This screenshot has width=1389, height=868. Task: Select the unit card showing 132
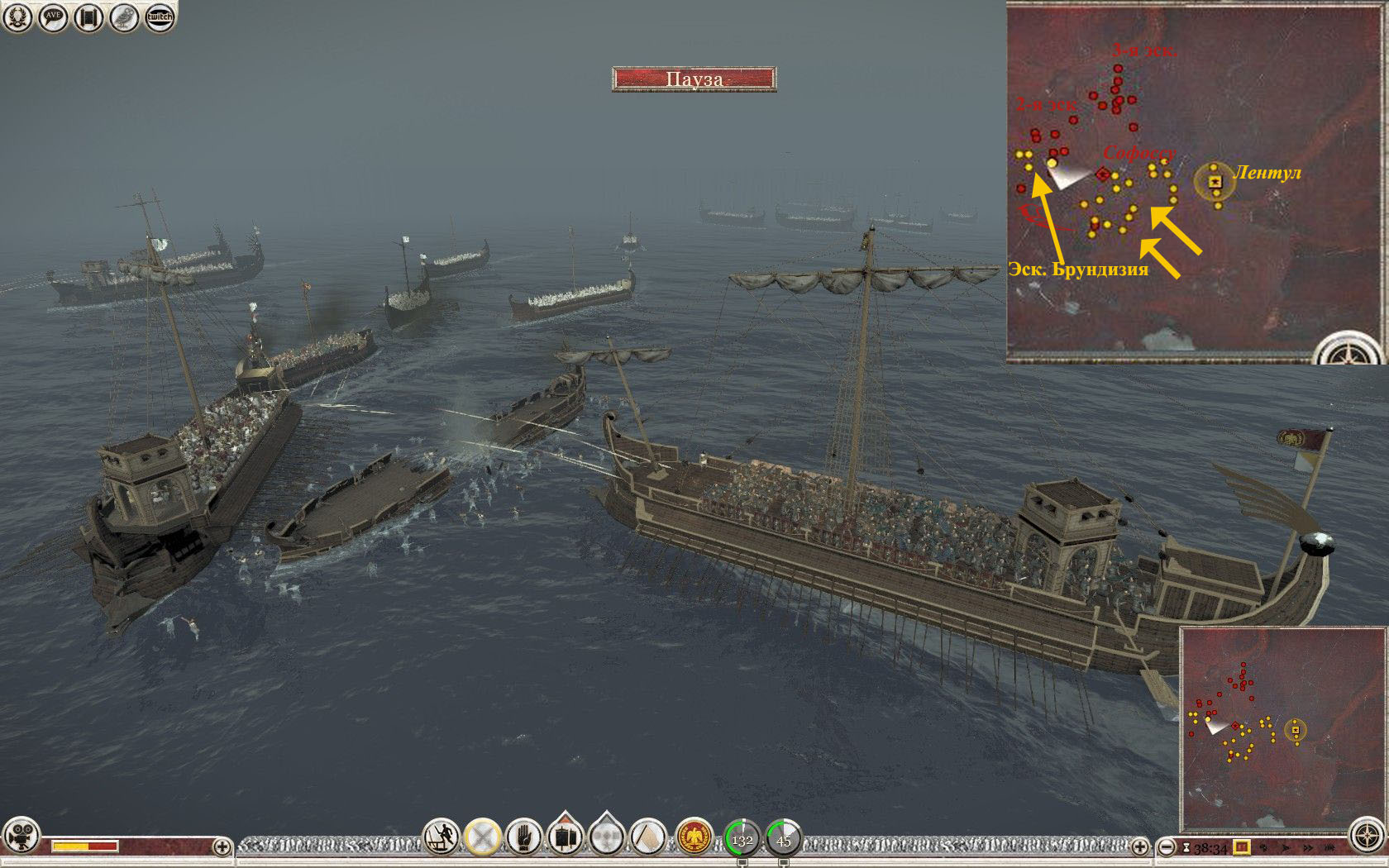[742, 838]
